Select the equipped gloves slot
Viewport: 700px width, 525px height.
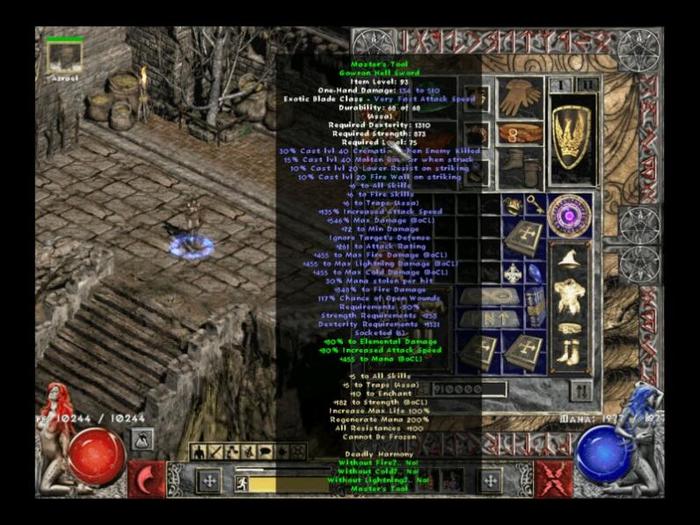click(520, 98)
